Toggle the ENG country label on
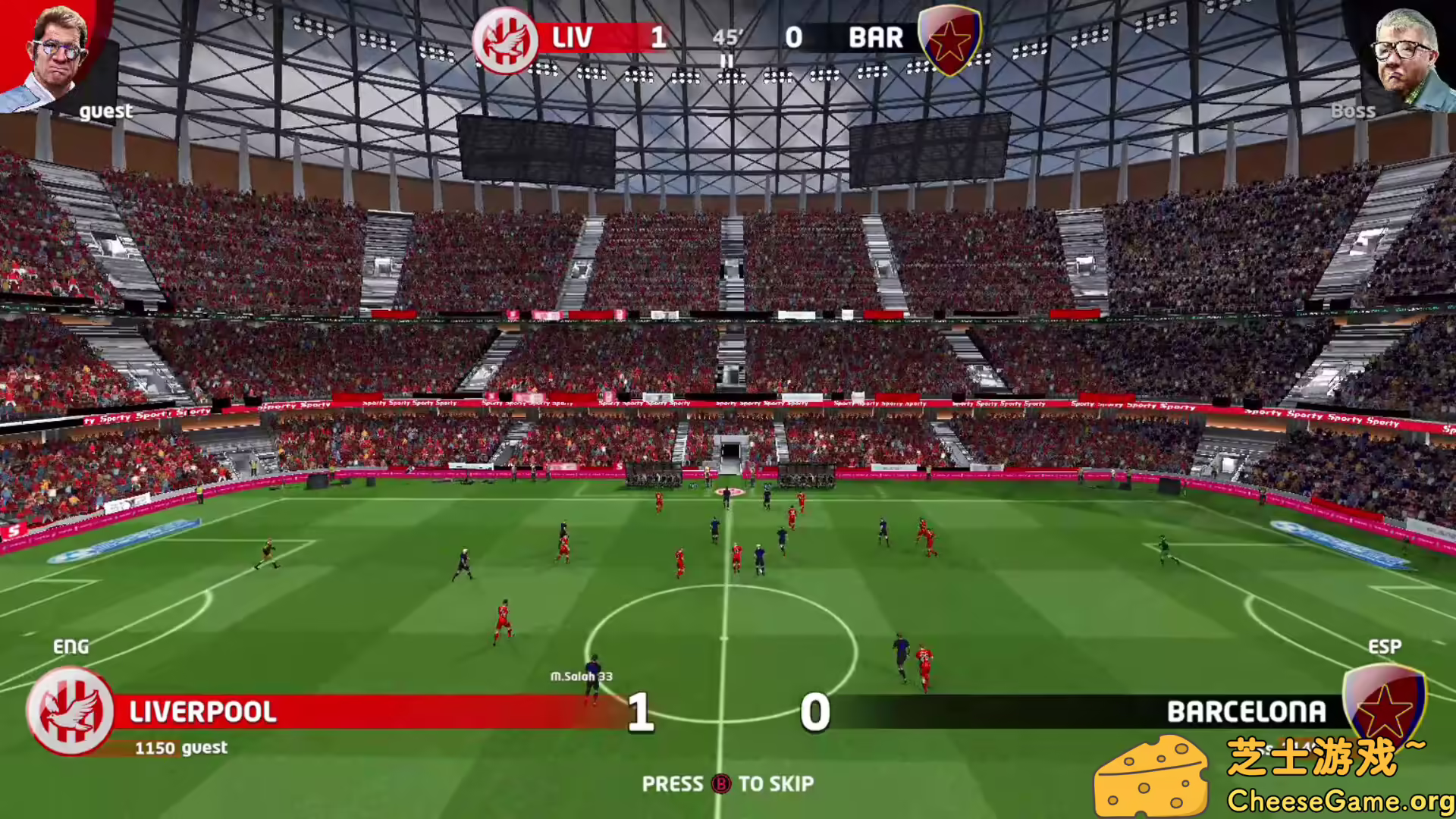 [x=70, y=647]
